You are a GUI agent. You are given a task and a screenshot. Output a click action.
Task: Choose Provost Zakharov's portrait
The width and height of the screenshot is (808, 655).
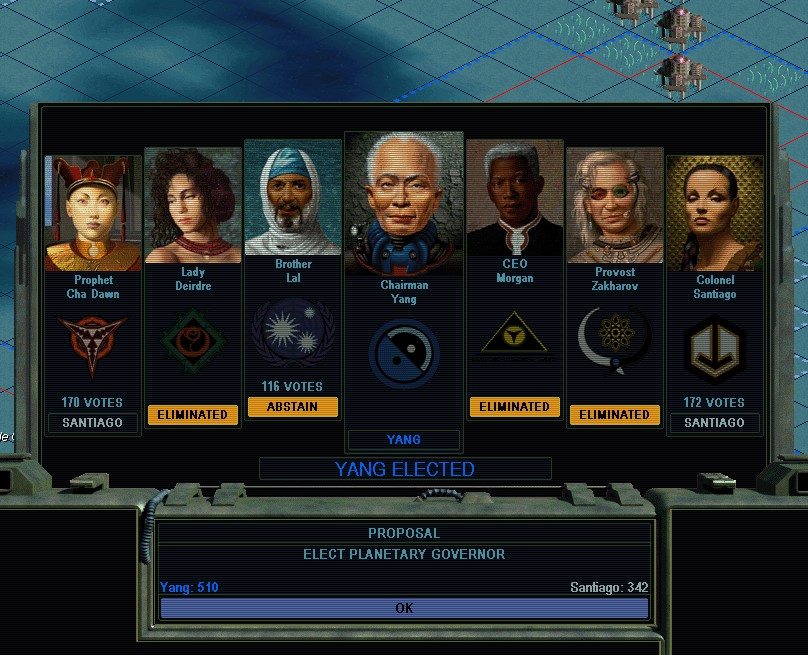pyautogui.click(x=614, y=205)
